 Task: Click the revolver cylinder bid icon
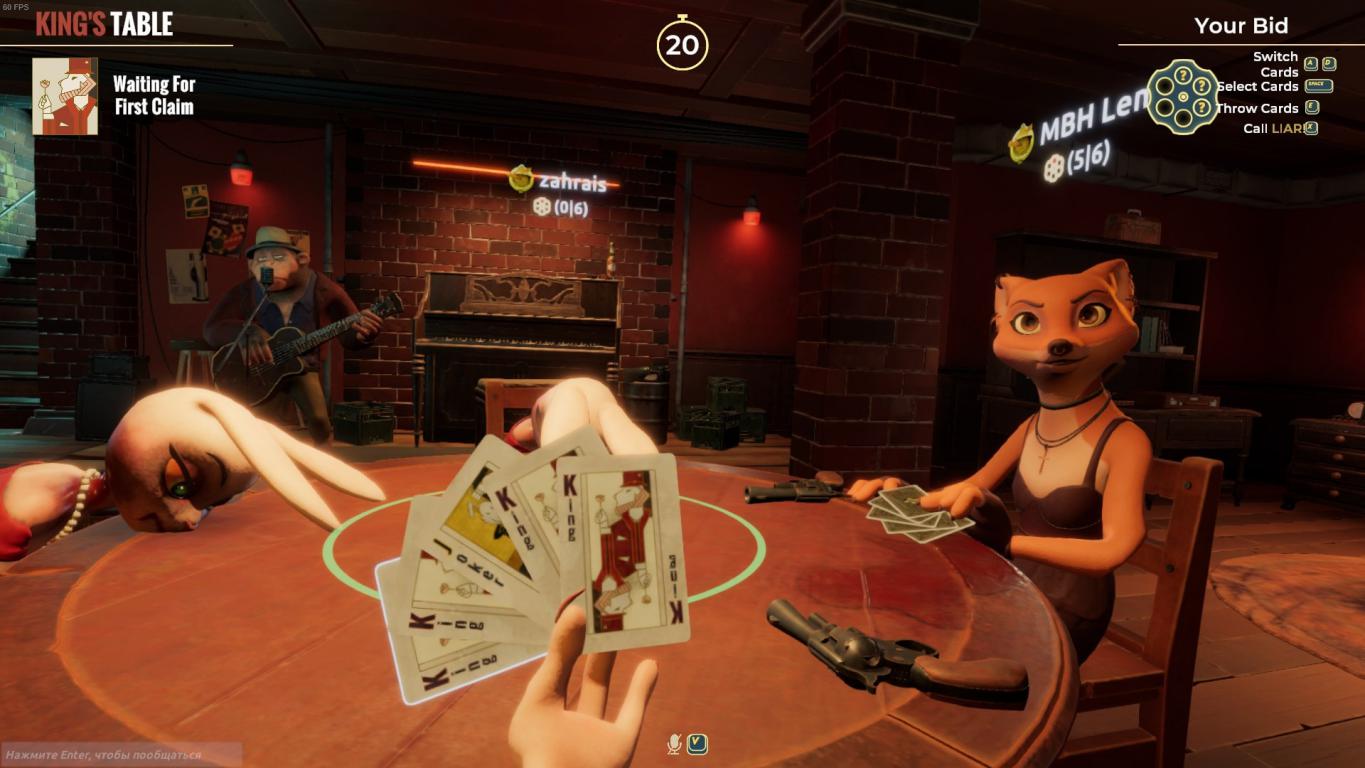pos(1182,96)
